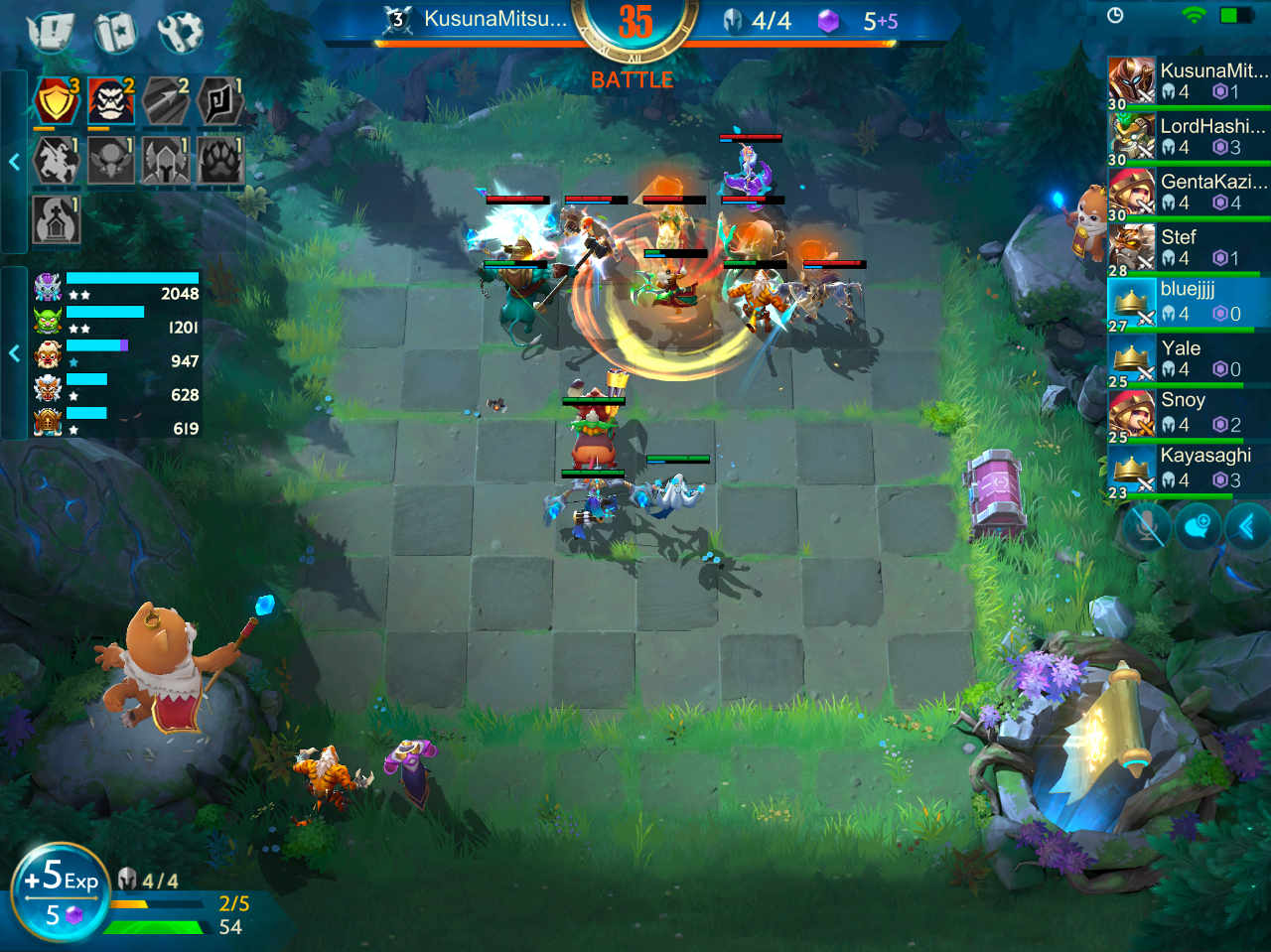Screen dimensions: 1271x952
Task: Click the horse Knight synergy icon
Action: (57, 161)
